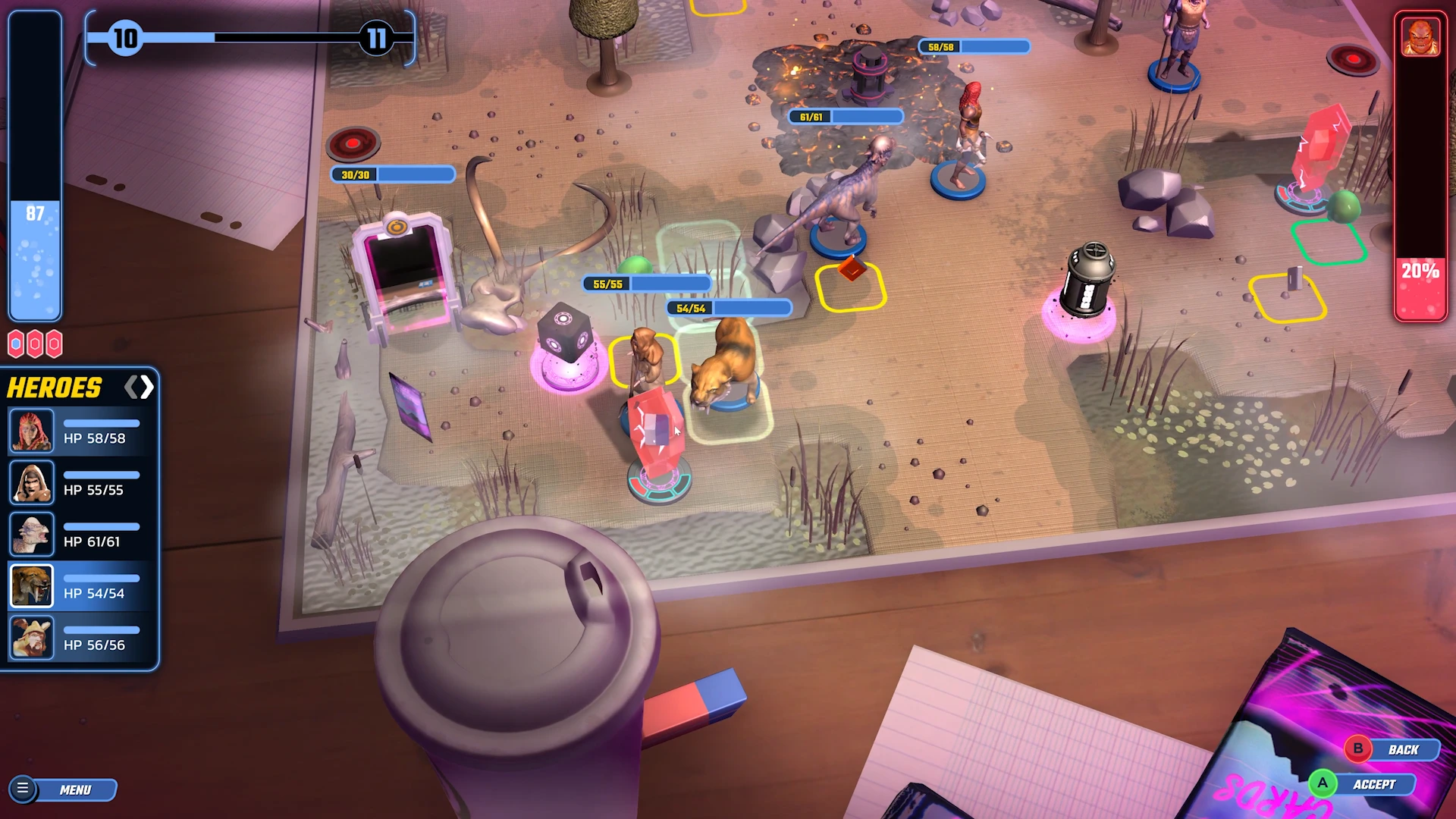Select the dinosaur hero portrait with HP 61/61
Viewport: 1456px width, 819px height.
click(x=31, y=534)
